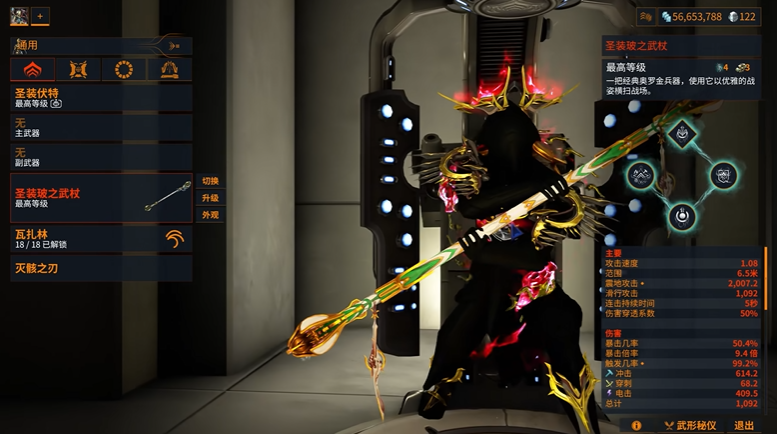Add a new loadout with the plus button

[41, 16]
